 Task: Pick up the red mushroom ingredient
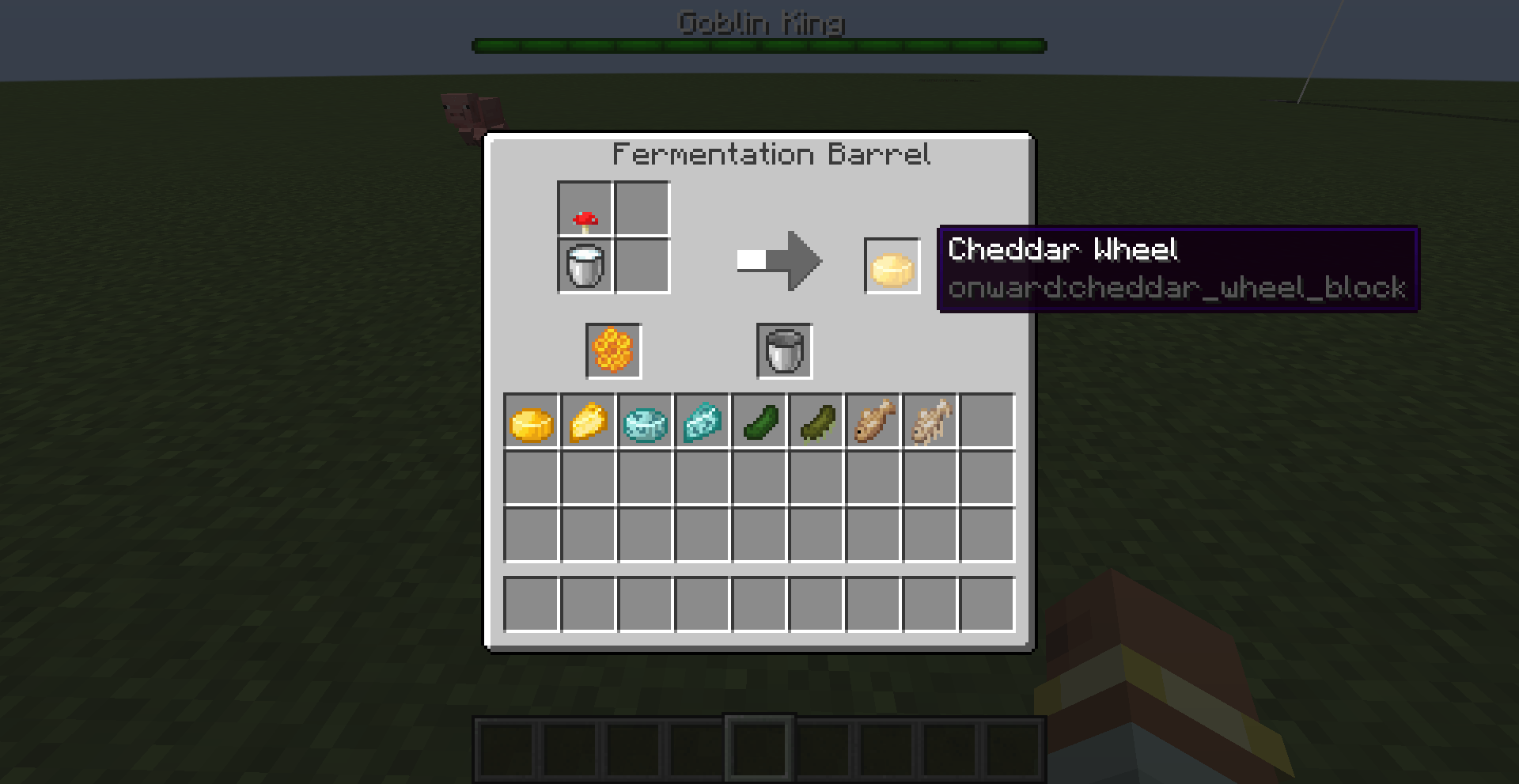585,210
